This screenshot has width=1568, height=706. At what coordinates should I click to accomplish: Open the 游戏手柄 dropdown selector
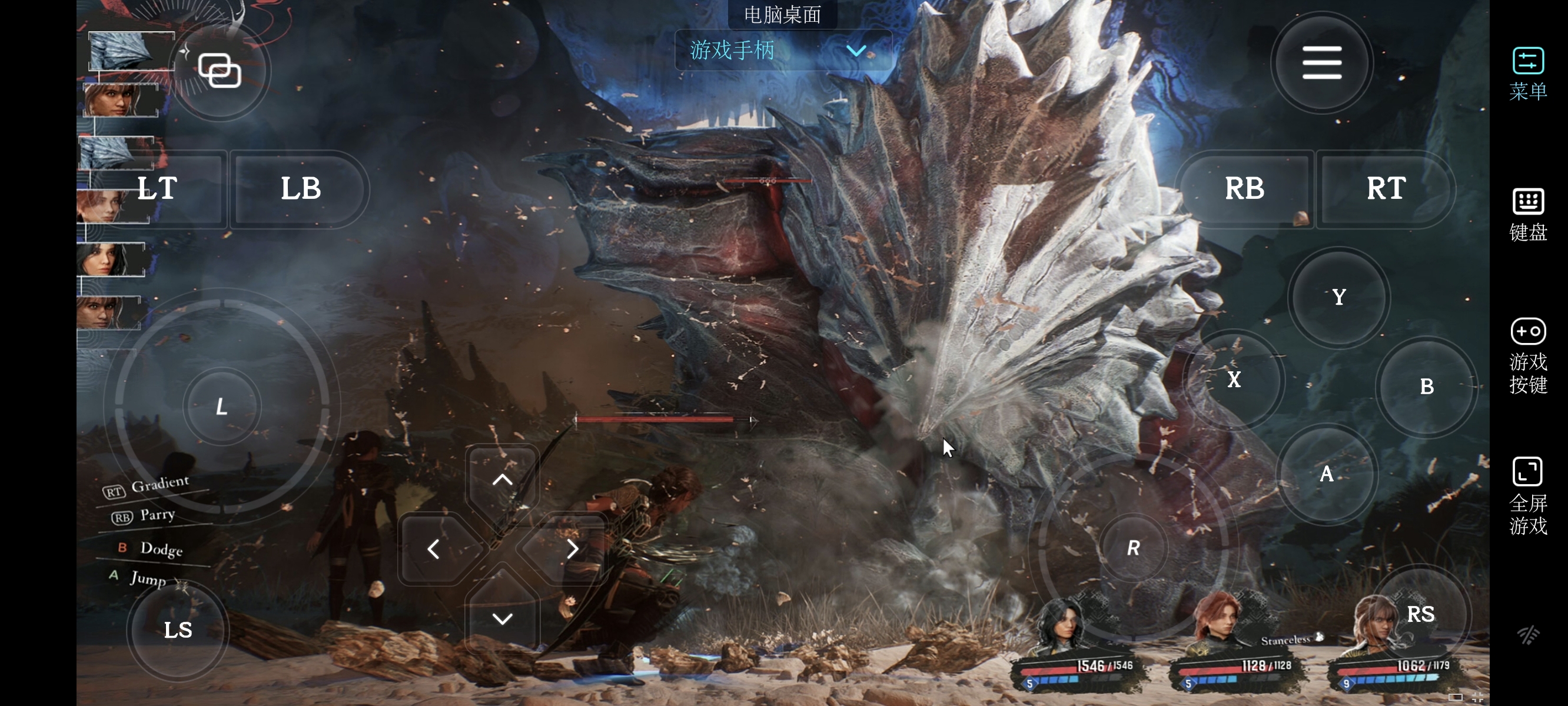[x=783, y=51]
